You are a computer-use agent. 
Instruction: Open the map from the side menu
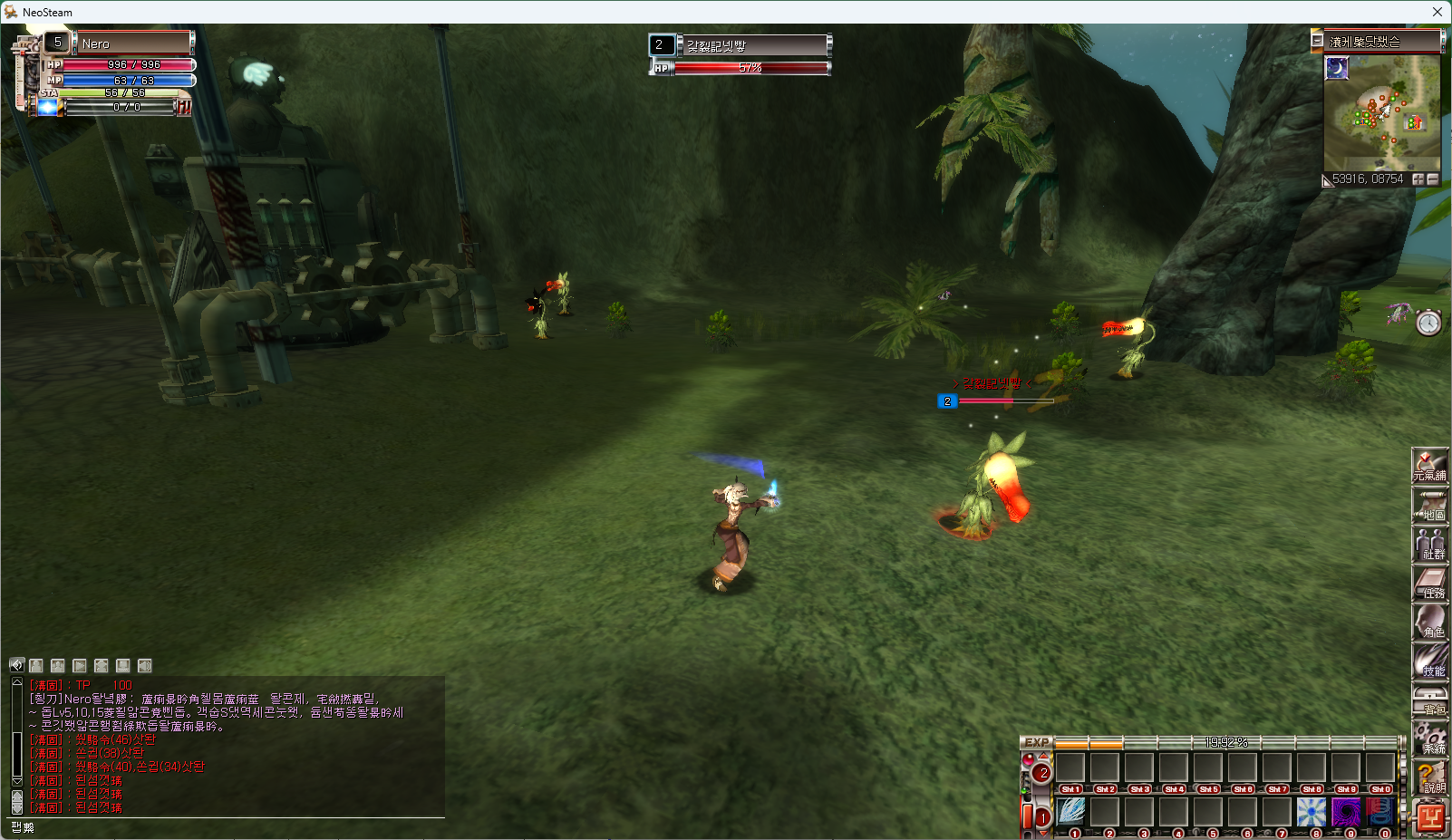coord(1430,506)
